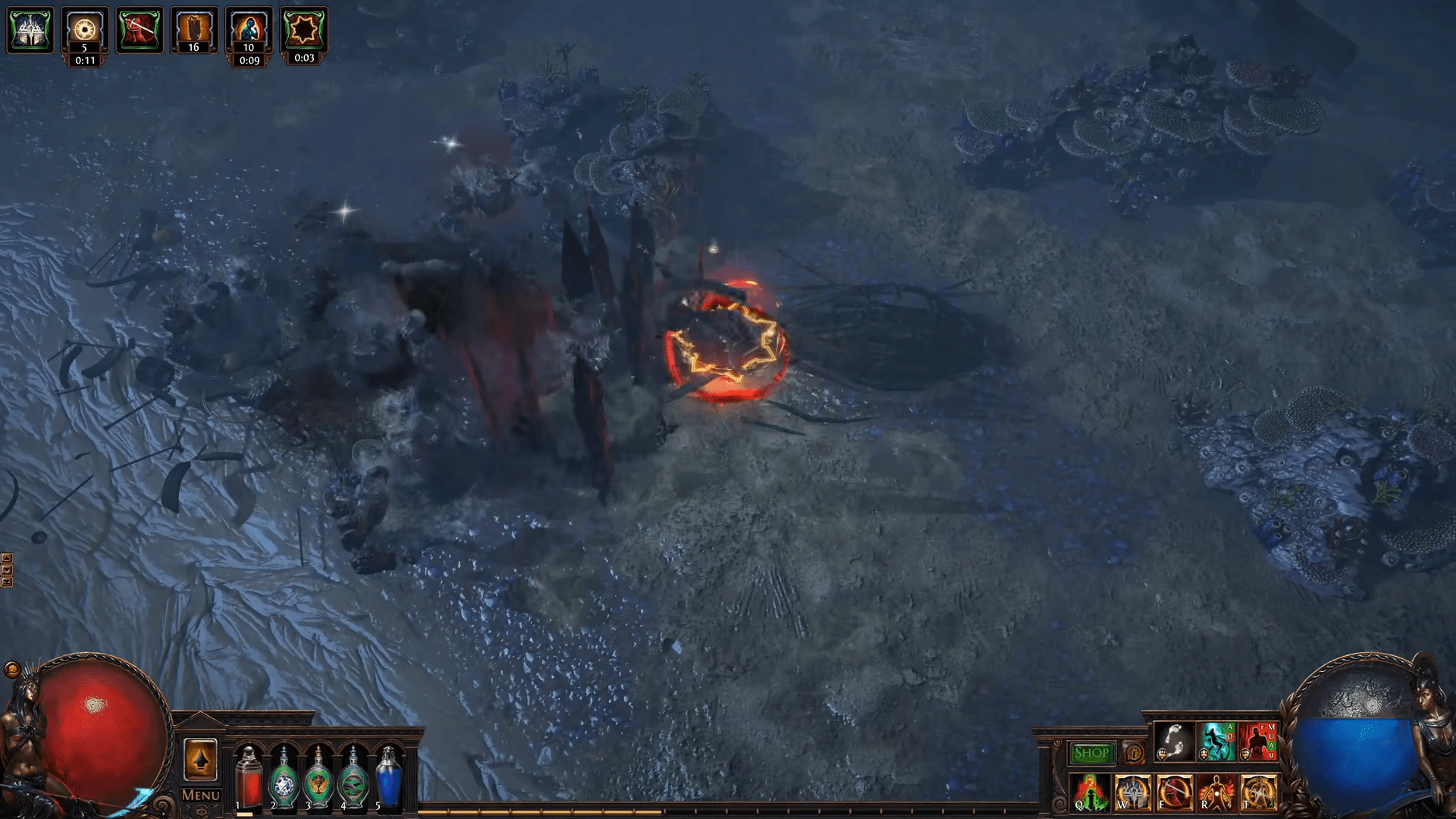This screenshot has width=1456, height=819.
Task: Activate the green flame skill on Q
Action: coord(1090,792)
